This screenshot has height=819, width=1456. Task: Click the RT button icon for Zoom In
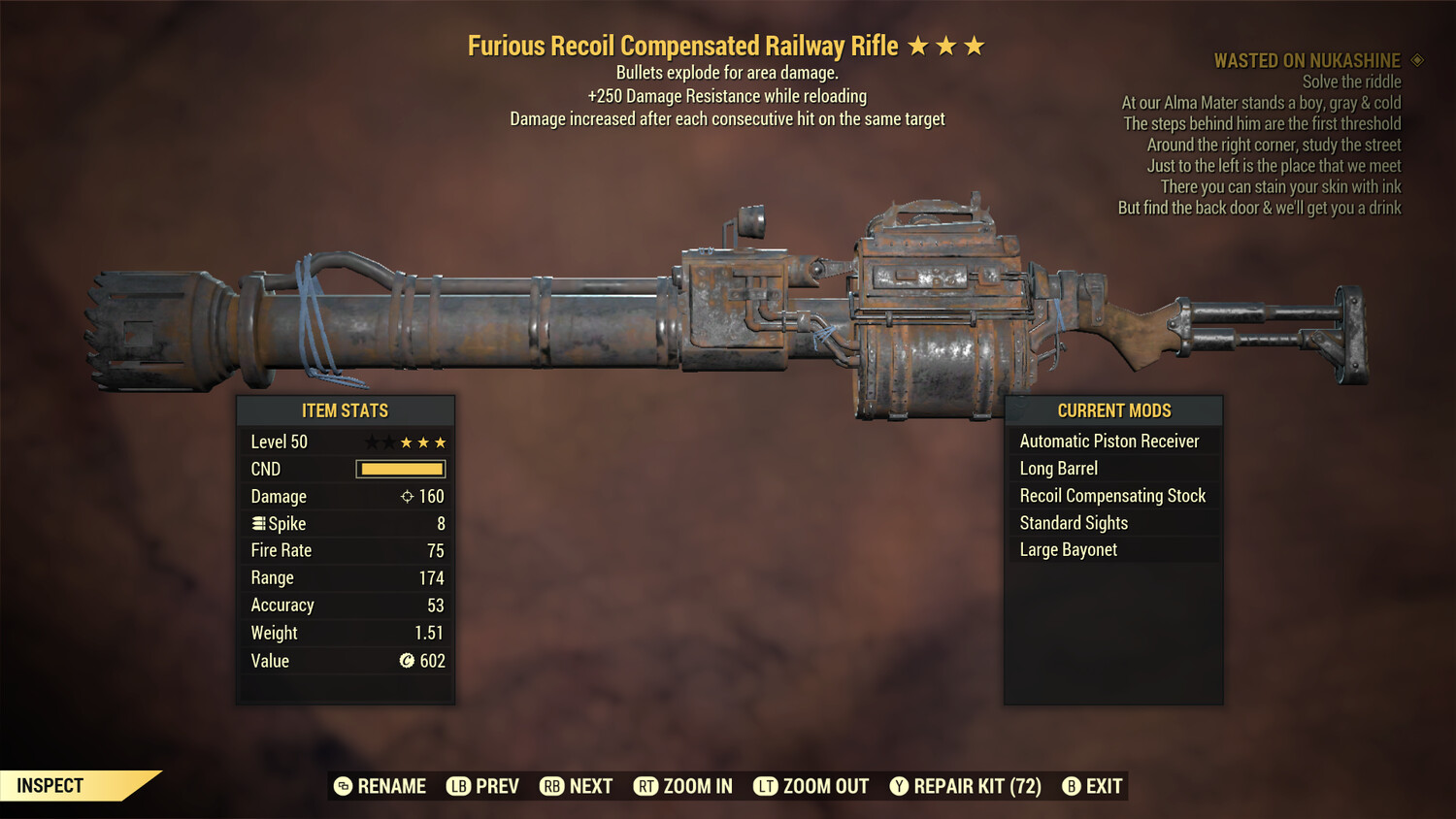pos(646,786)
